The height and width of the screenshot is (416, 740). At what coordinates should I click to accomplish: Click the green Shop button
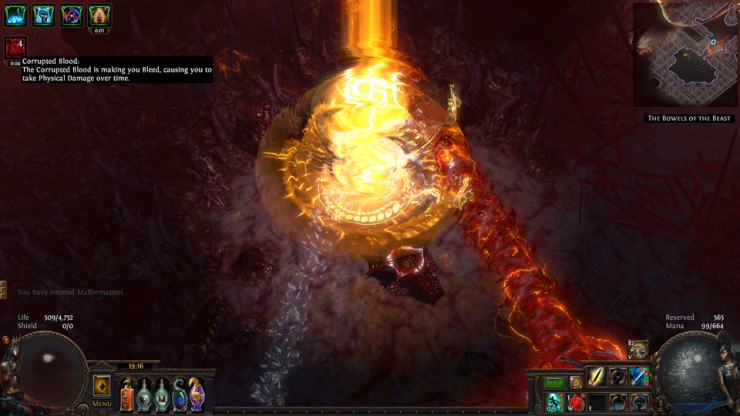click(554, 382)
